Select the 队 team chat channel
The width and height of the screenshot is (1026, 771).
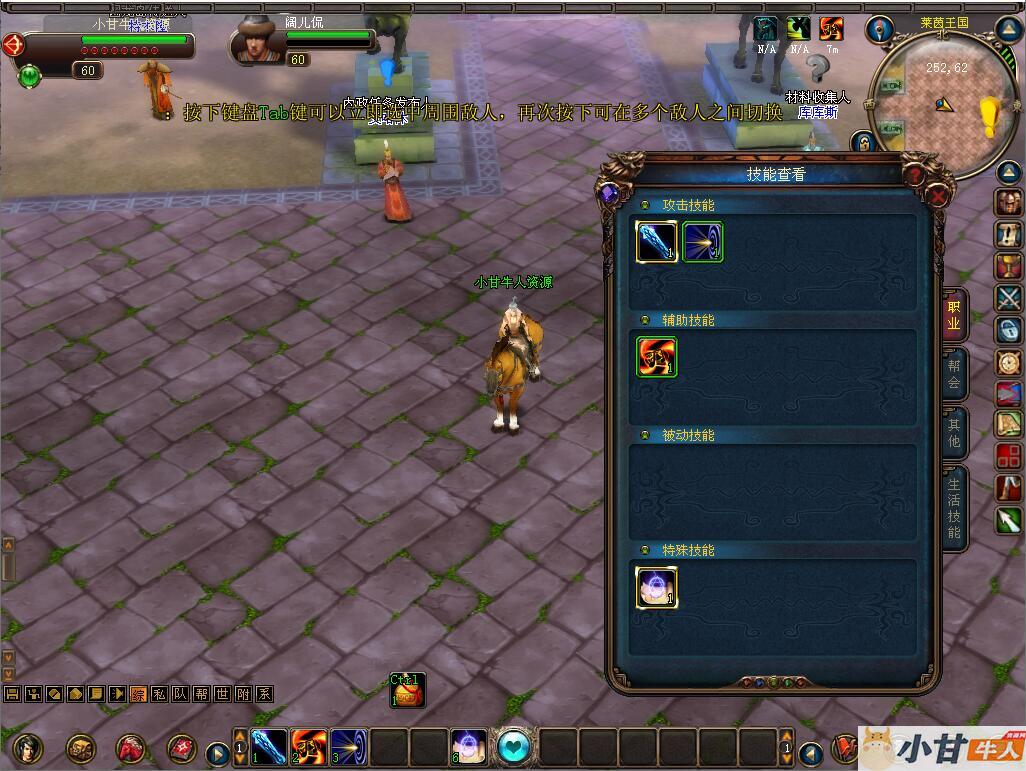coord(181,693)
